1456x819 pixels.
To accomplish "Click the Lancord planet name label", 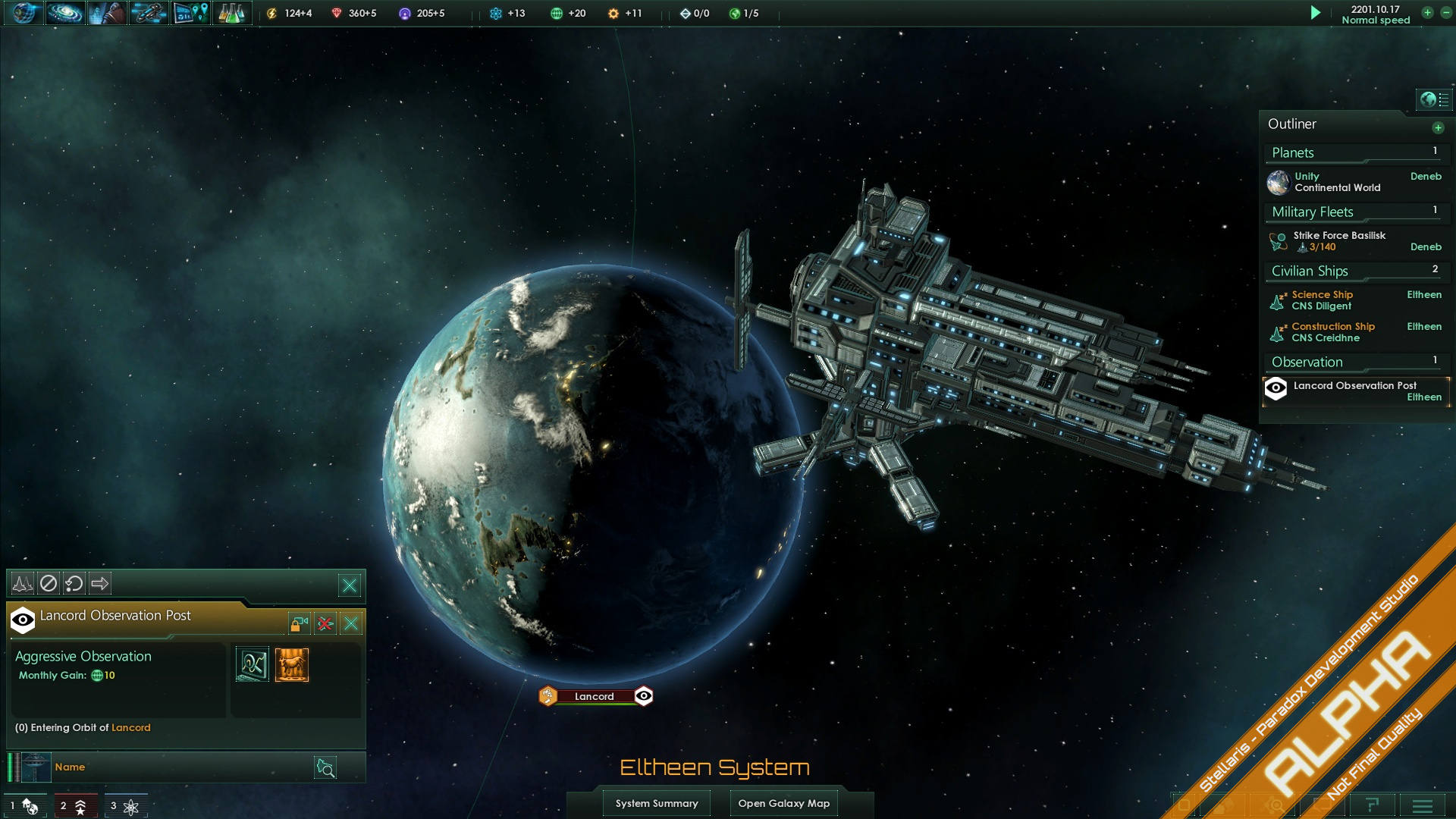I will pyautogui.click(x=595, y=696).
